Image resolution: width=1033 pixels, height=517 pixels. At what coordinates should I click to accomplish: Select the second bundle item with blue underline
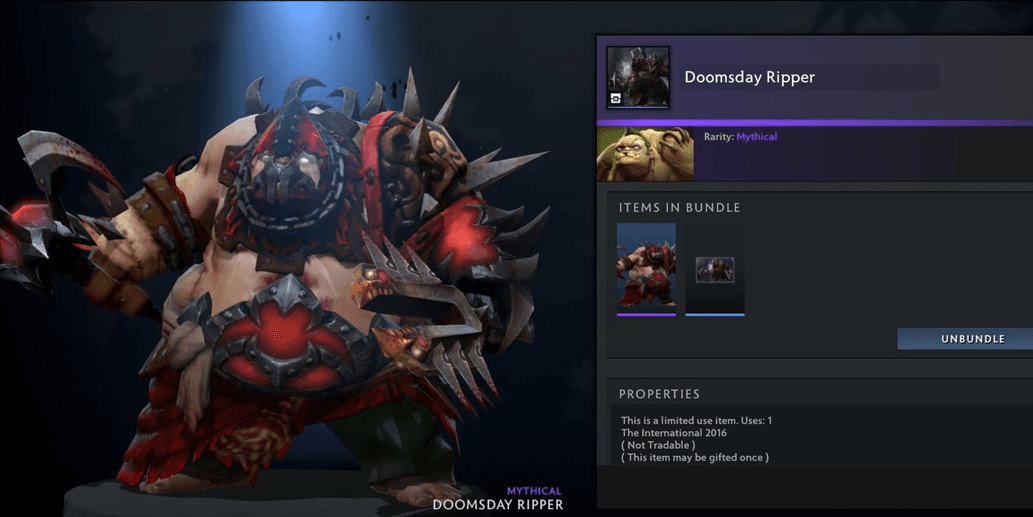coord(715,269)
